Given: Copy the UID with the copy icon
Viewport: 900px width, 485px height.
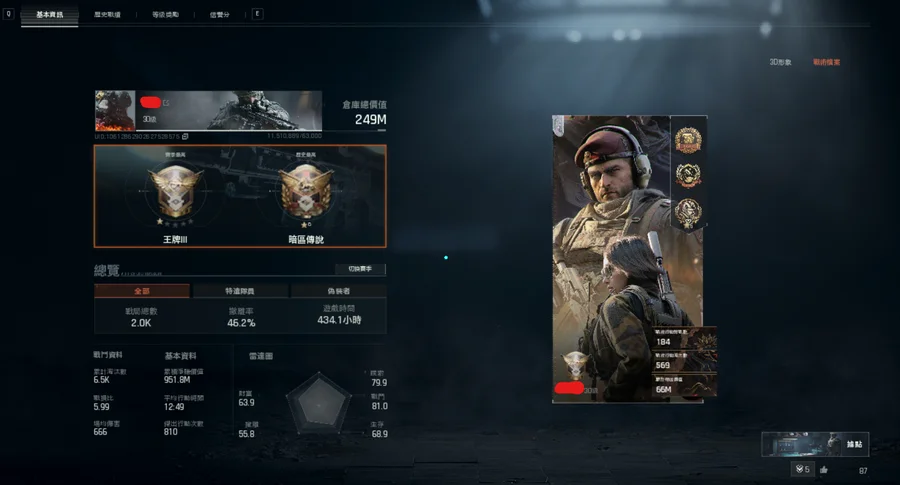Looking at the screenshot, I should pos(185,136).
